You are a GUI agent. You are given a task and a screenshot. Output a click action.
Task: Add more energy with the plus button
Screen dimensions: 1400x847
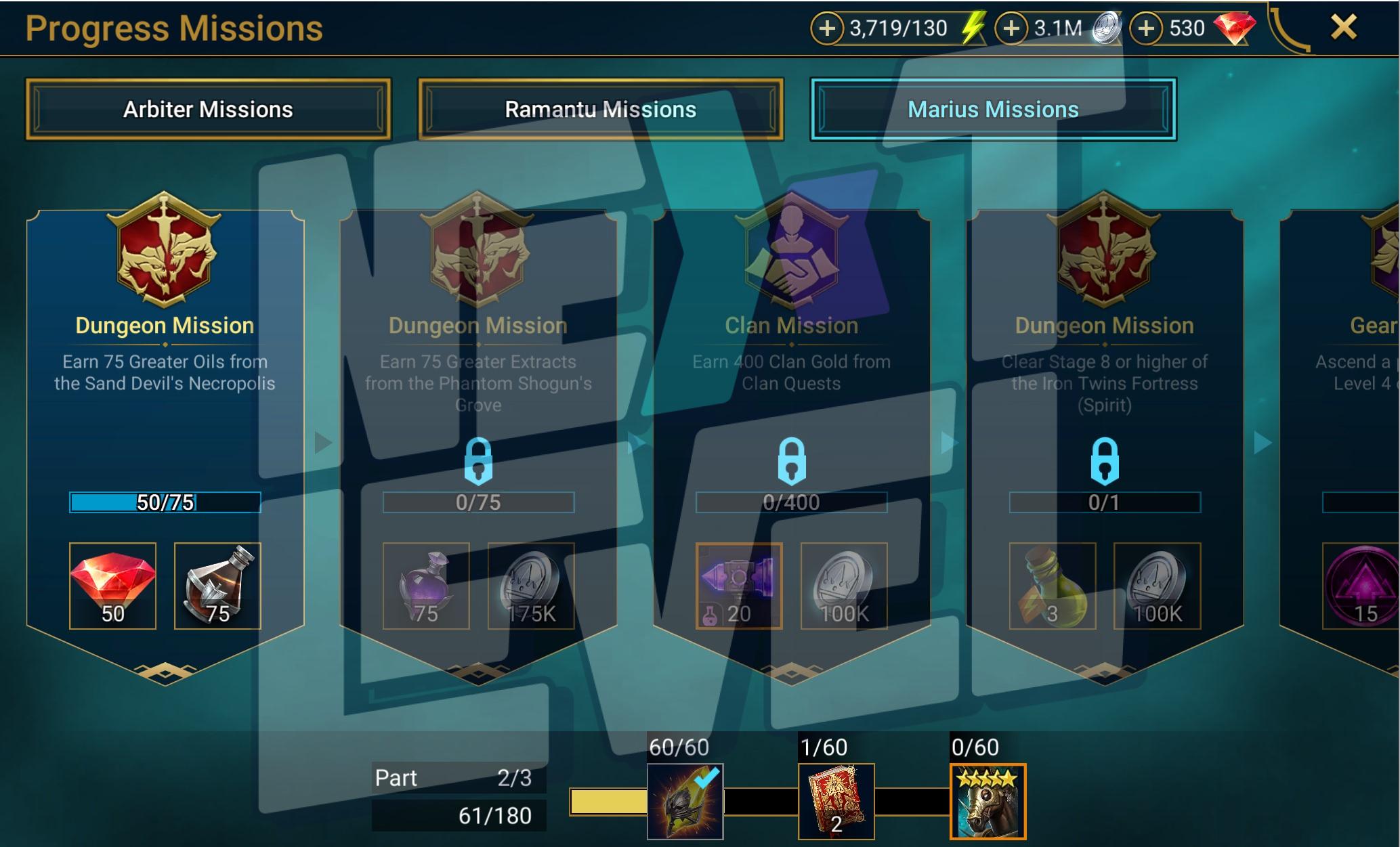827,28
